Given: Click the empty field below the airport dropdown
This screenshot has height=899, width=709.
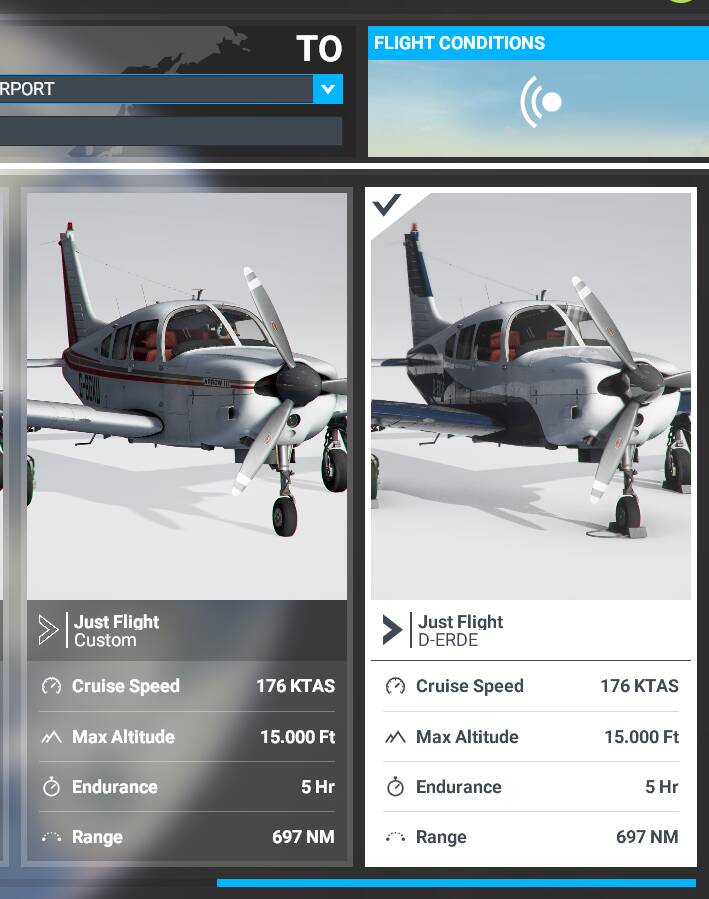Looking at the screenshot, I should tap(170, 131).
